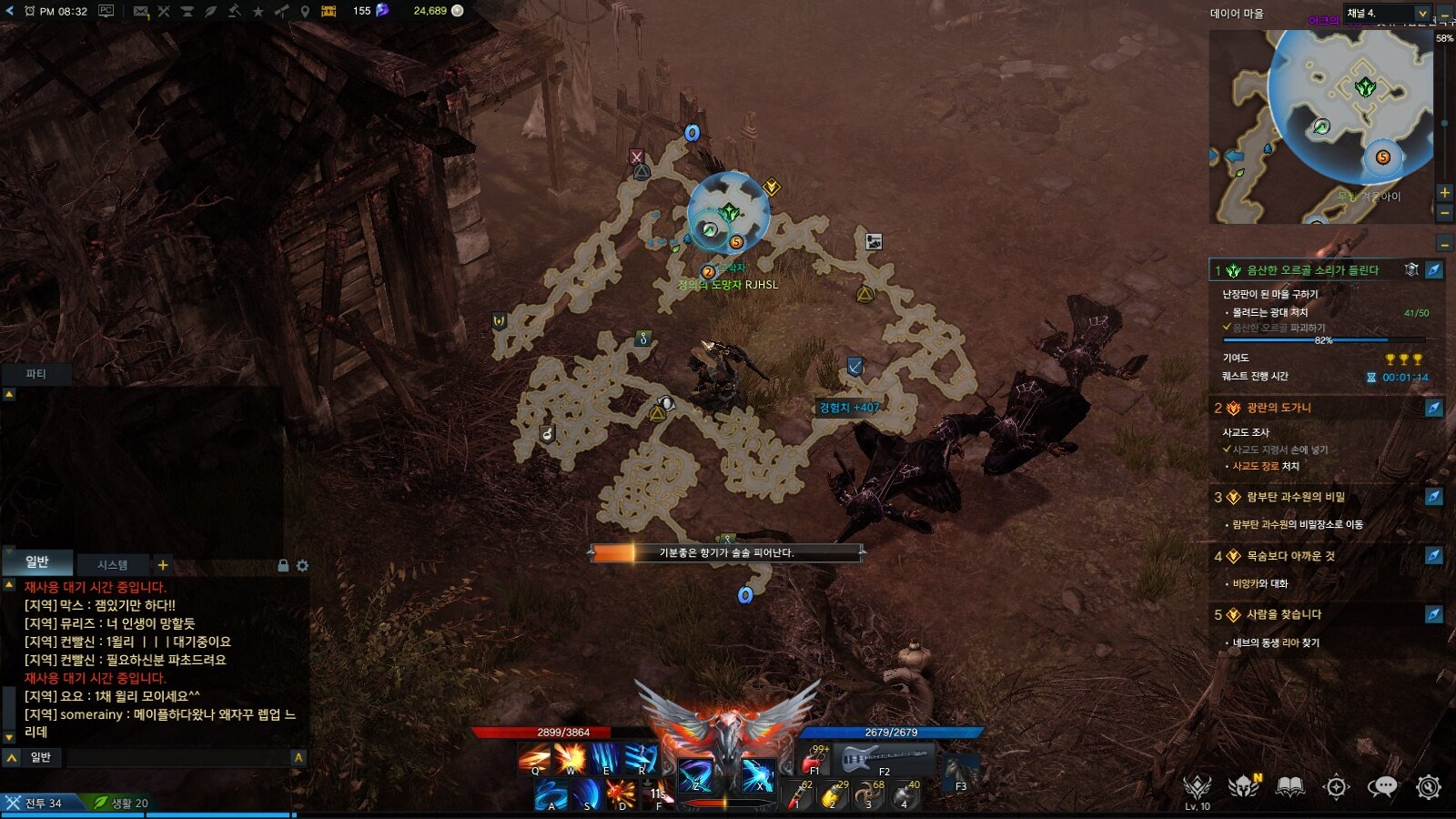Open the winged helmet character menu
Image resolution: width=1456 pixels, height=819 pixels.
[x=1243, y=786]
